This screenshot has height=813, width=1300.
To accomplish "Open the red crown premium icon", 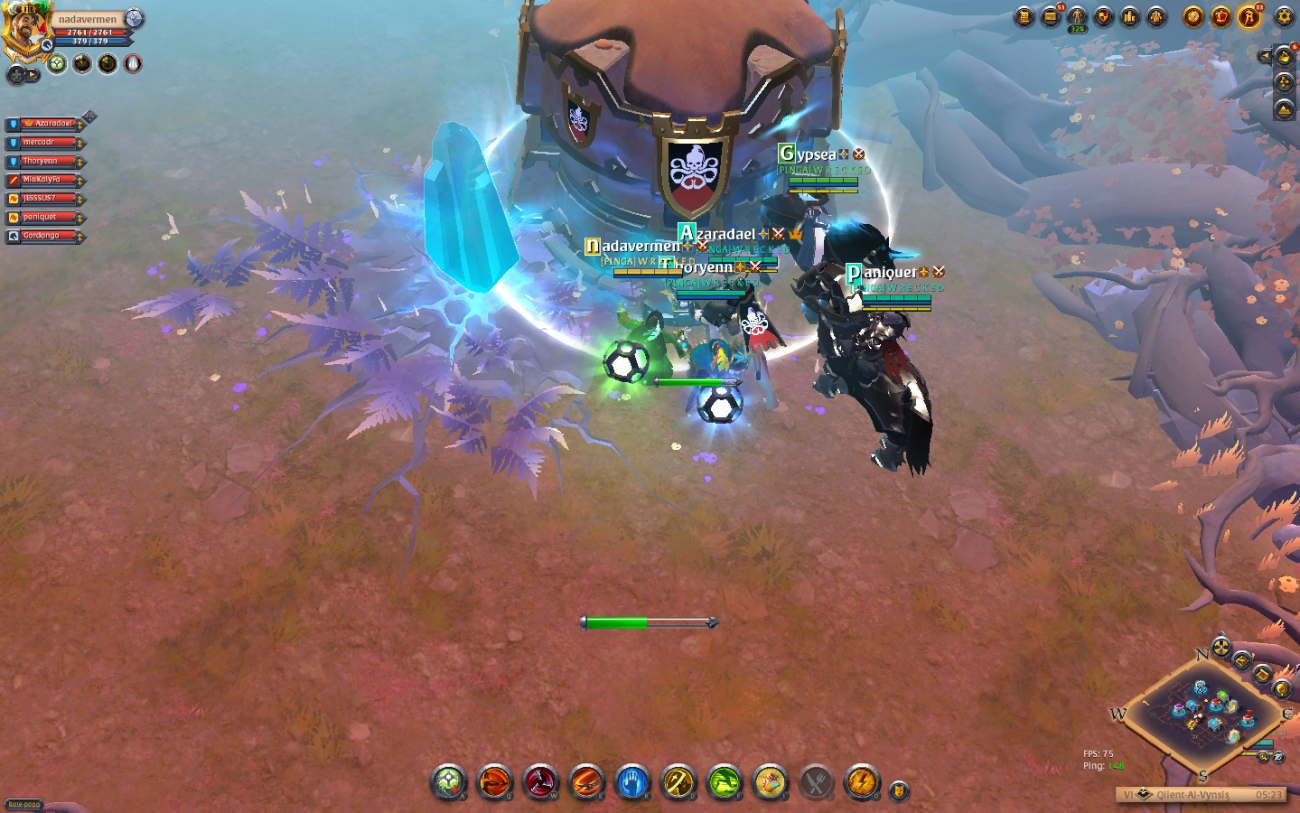I will pos(1221,17).
